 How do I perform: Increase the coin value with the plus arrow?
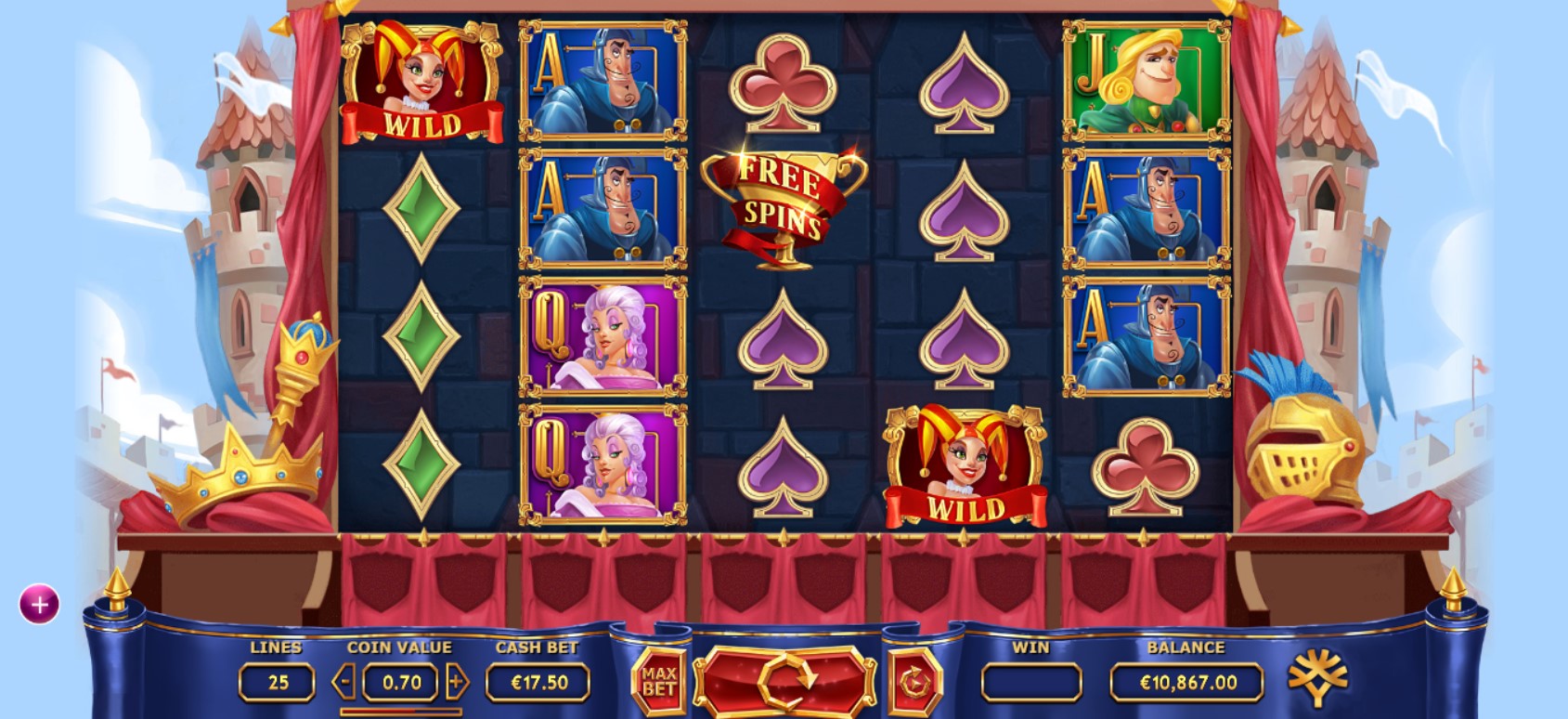[x=457, y=683]
